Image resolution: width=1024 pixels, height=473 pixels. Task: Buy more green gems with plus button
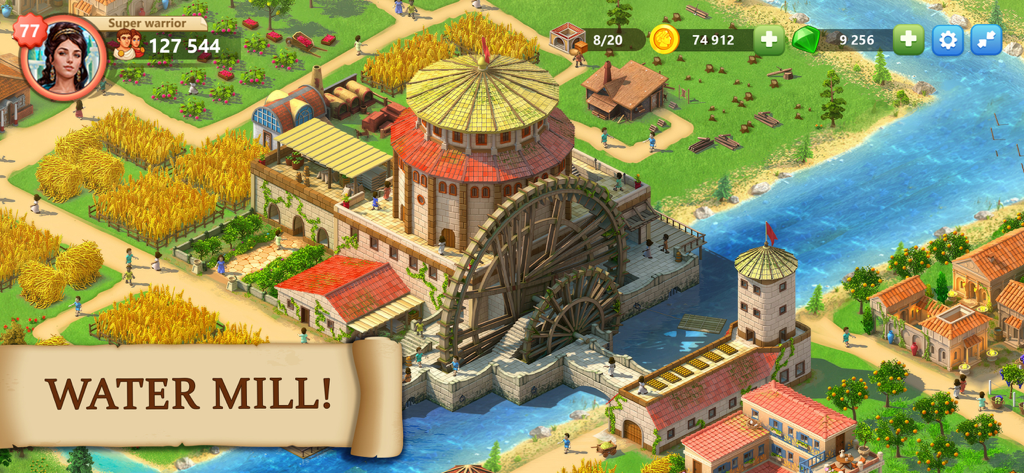tap(907, 40)
